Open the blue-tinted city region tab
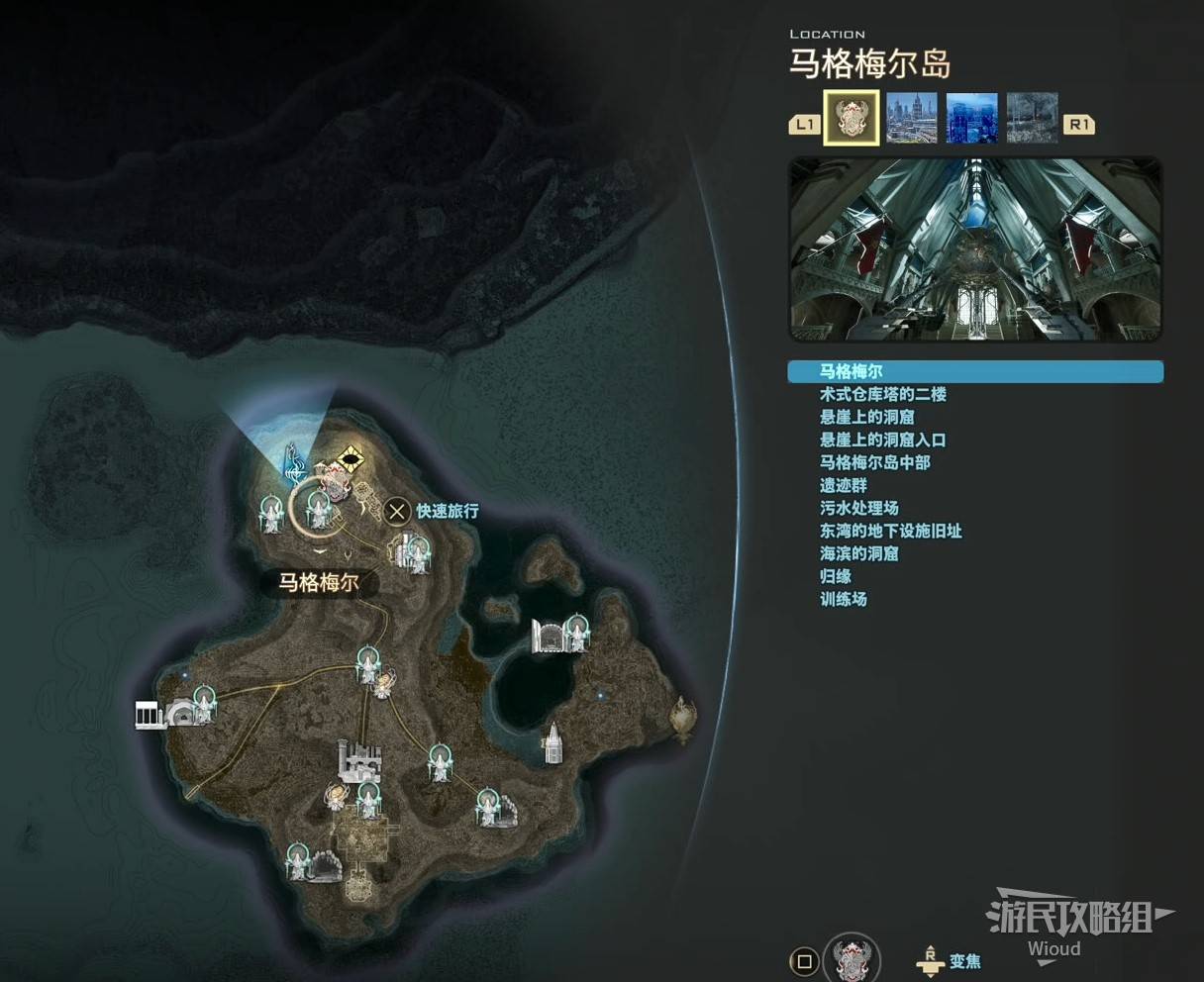 [971, 119]
